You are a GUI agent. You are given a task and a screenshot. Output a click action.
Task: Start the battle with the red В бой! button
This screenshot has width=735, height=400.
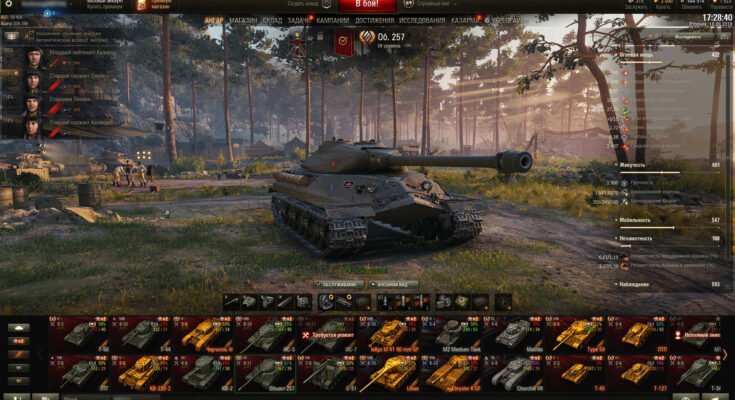[359, 6]
